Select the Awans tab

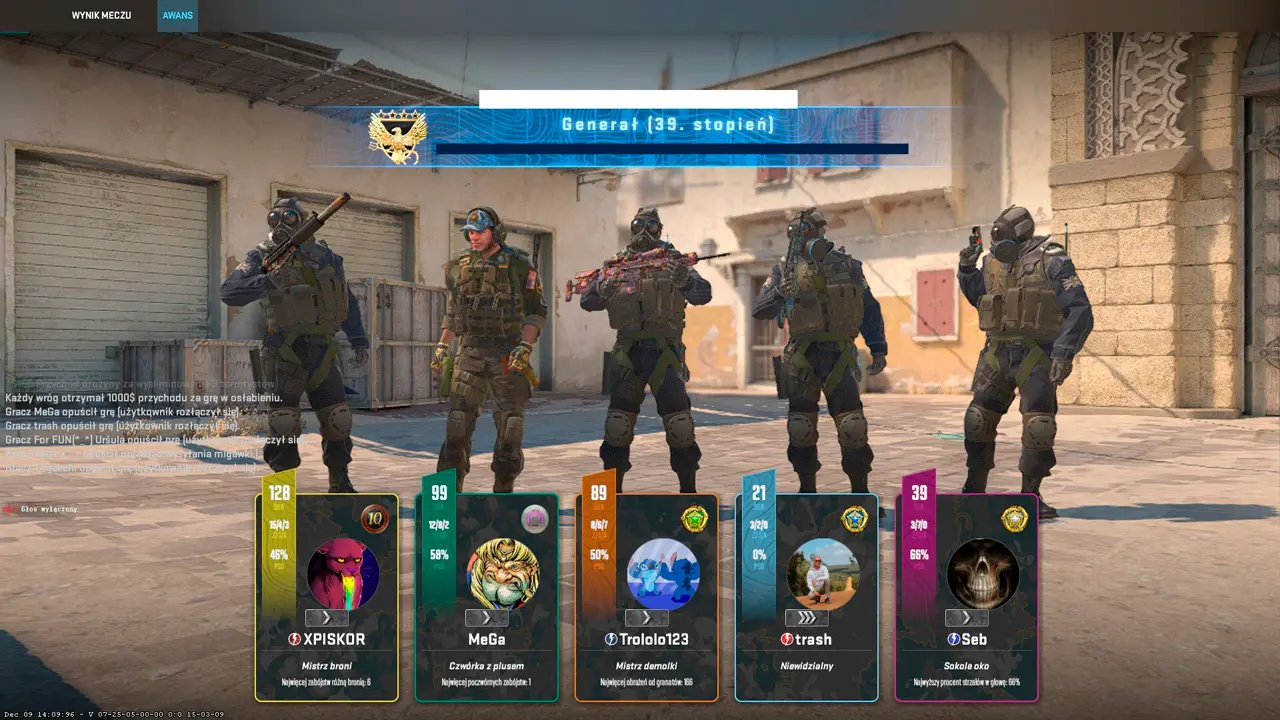[x=177, y=16]
